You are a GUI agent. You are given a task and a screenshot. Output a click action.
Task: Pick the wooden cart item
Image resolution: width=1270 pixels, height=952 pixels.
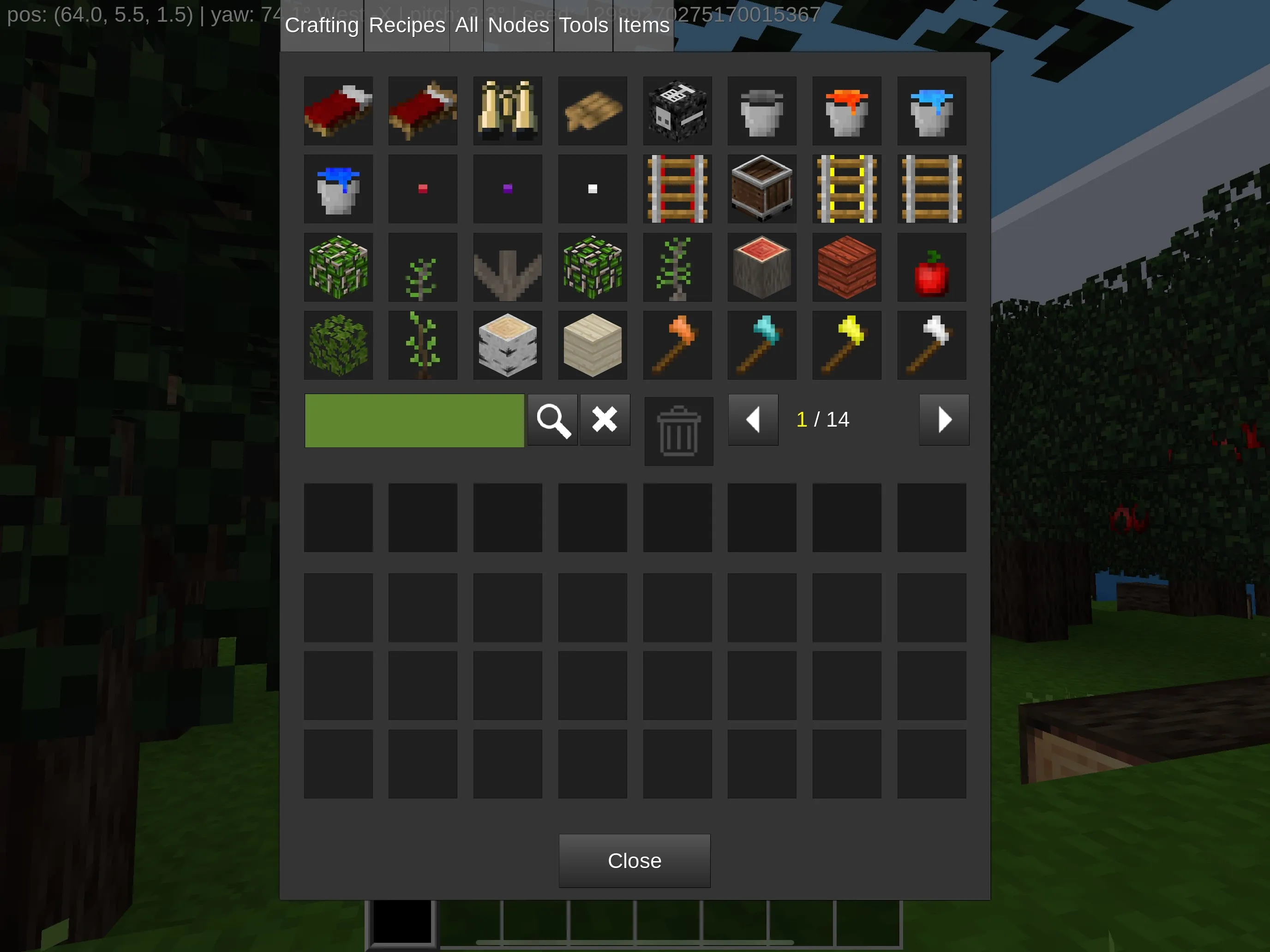coord(762,190)
